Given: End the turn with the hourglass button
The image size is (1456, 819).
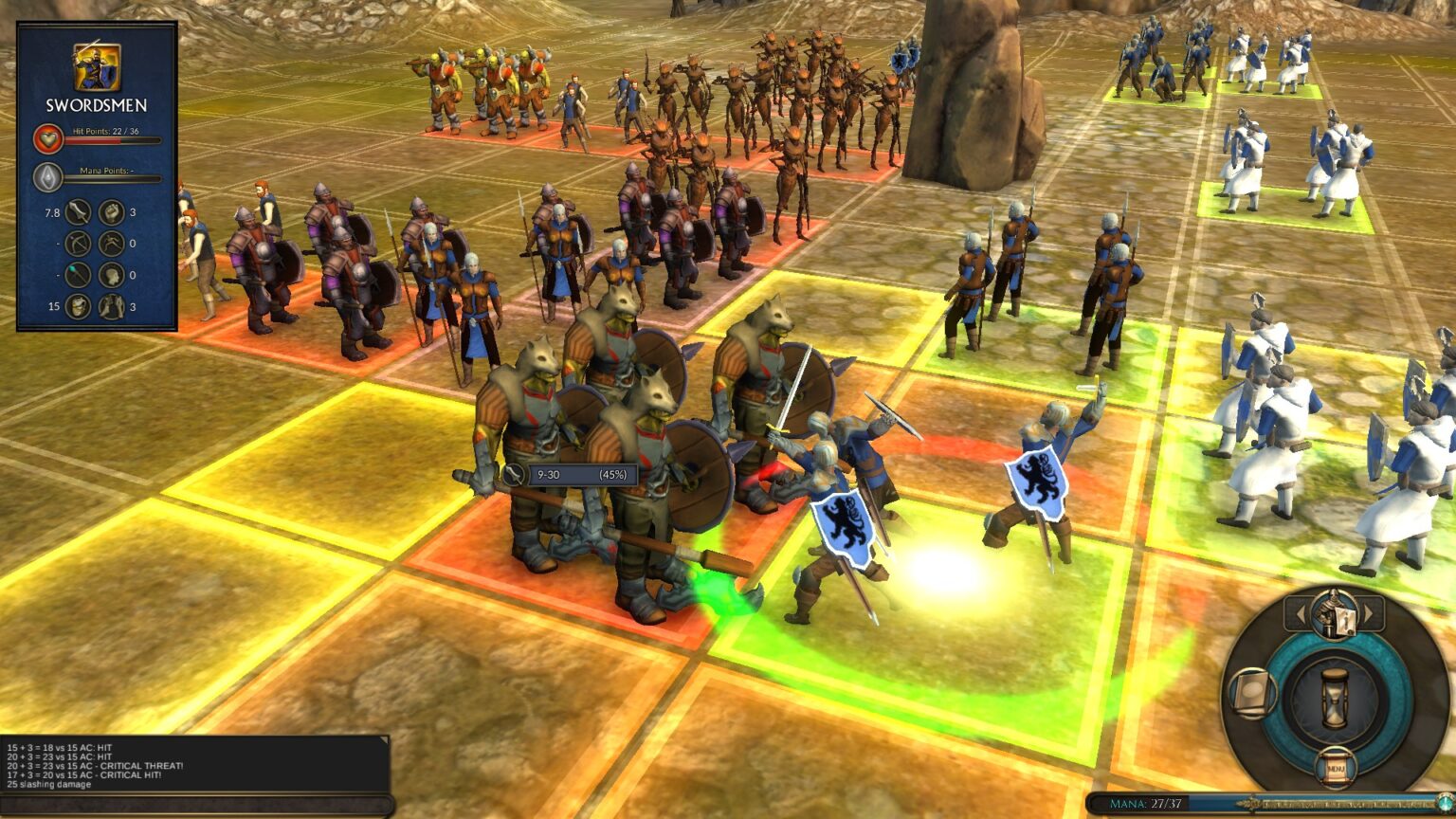Looking at the screenshot, I should (x=1334, y=700).
